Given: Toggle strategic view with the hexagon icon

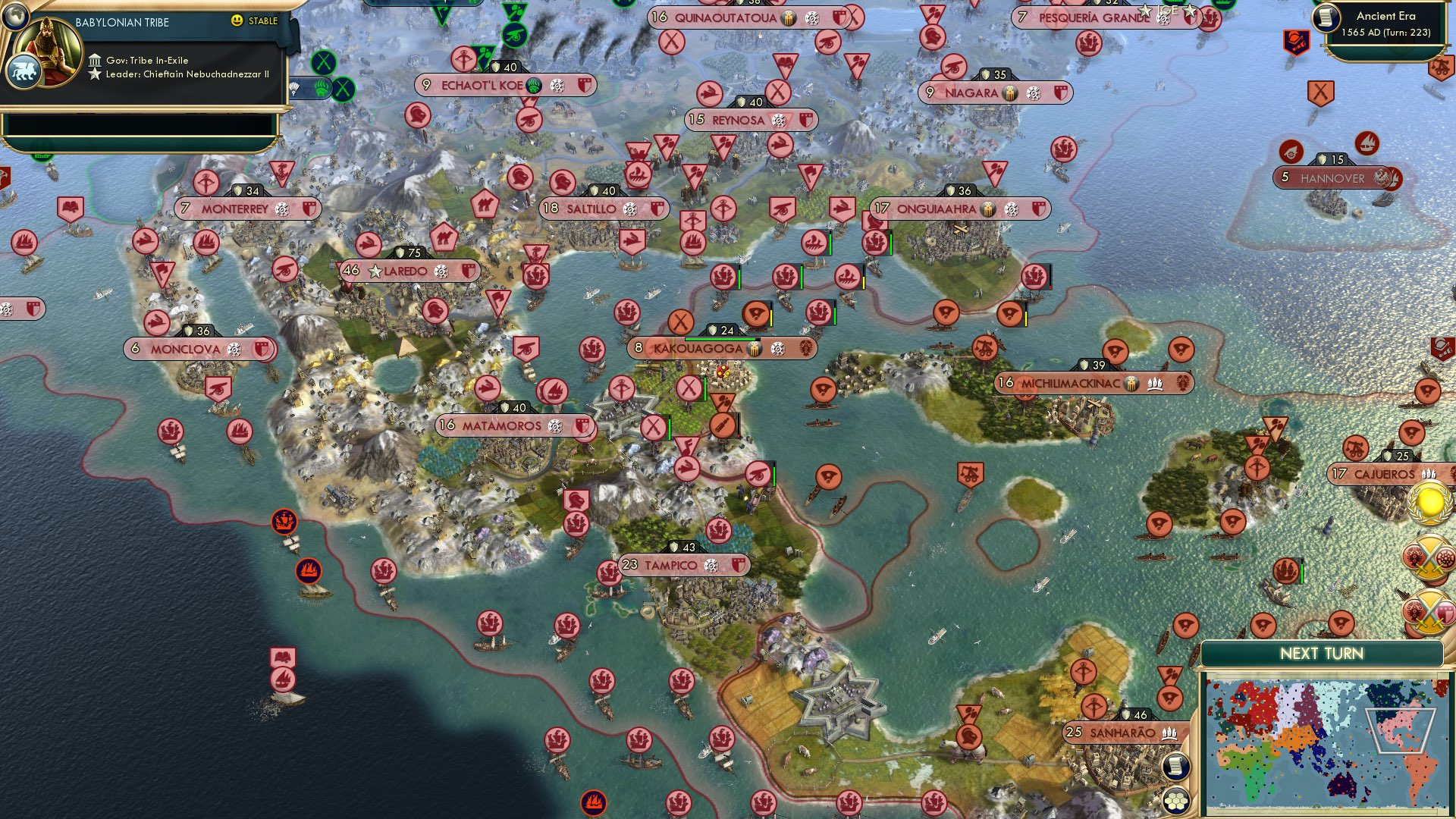Looking at the screenshot, I should coord(1175,801).
